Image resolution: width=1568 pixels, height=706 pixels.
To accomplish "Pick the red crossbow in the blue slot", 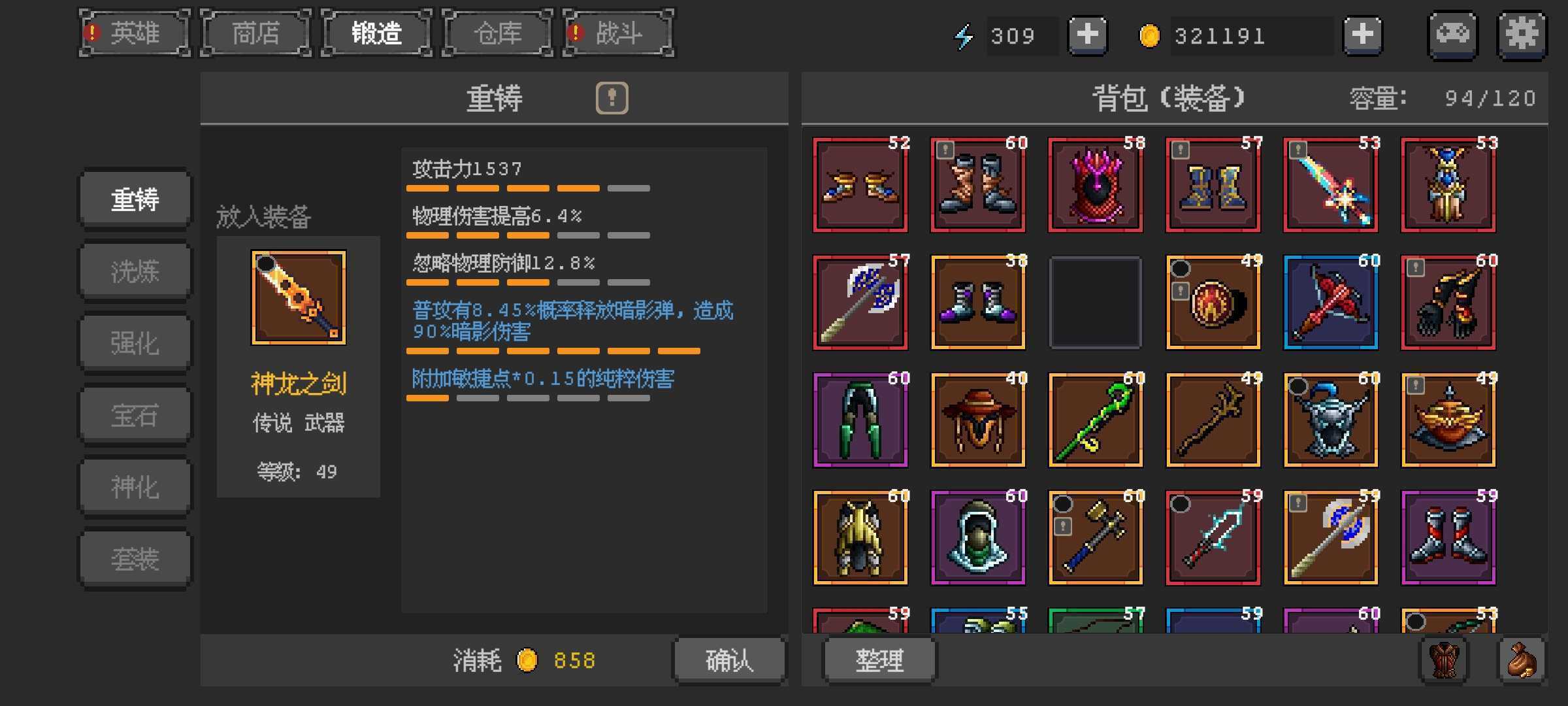I will (x=1331, y=303).
